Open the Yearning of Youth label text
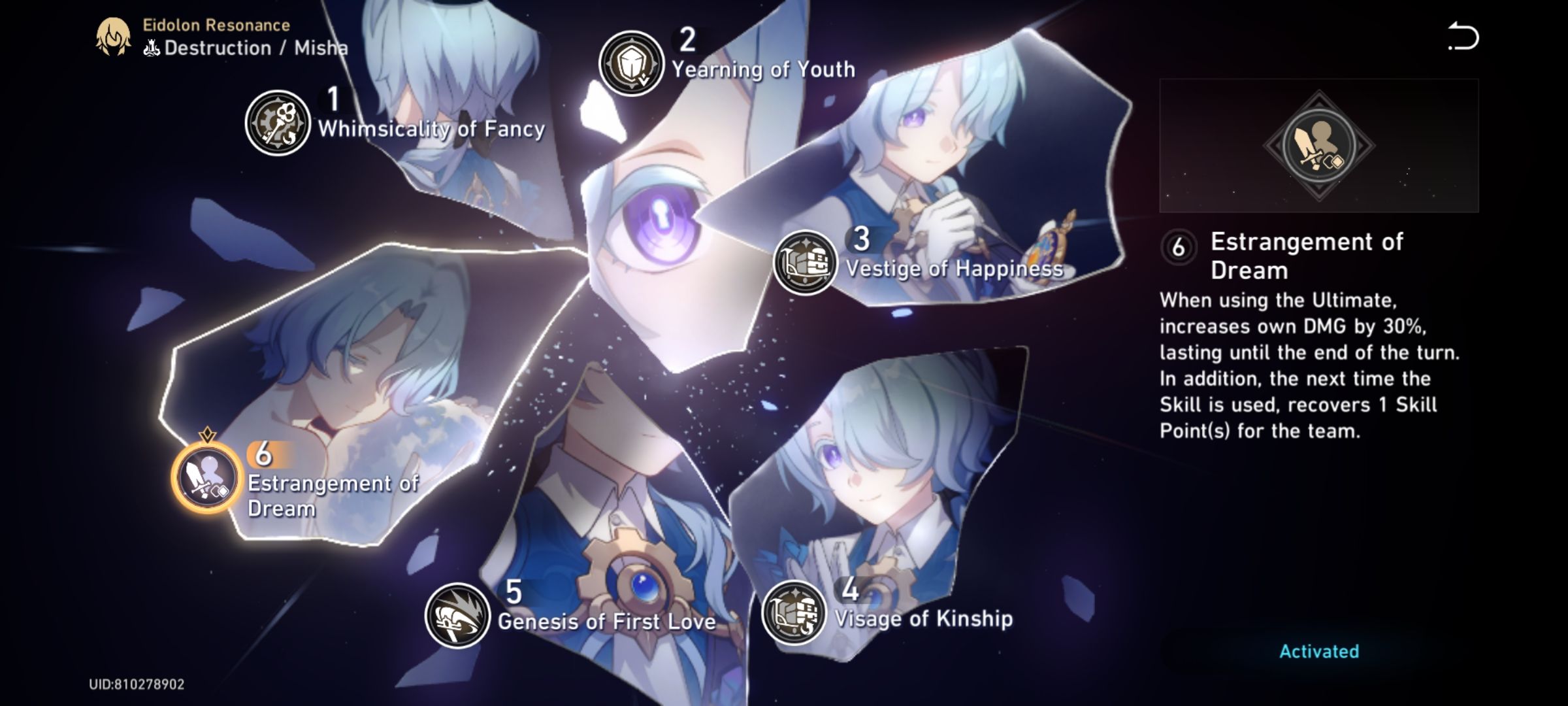Screen dimensions: 1568x706 [x=763, y=68]
